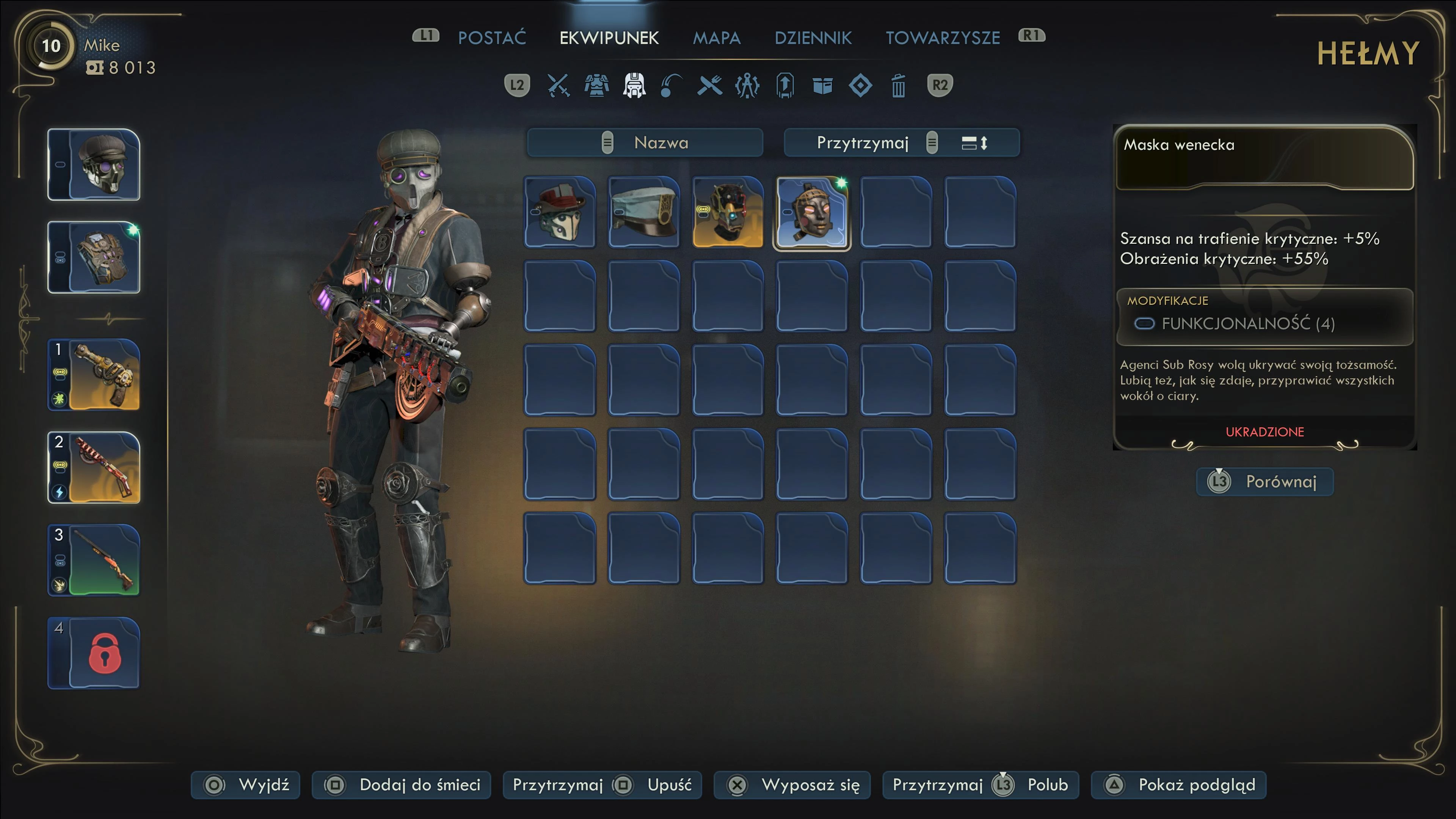The height and width of the screenshot is (819, 1456).
Task: Open the body armor category
Action: (x=596, y=86)
